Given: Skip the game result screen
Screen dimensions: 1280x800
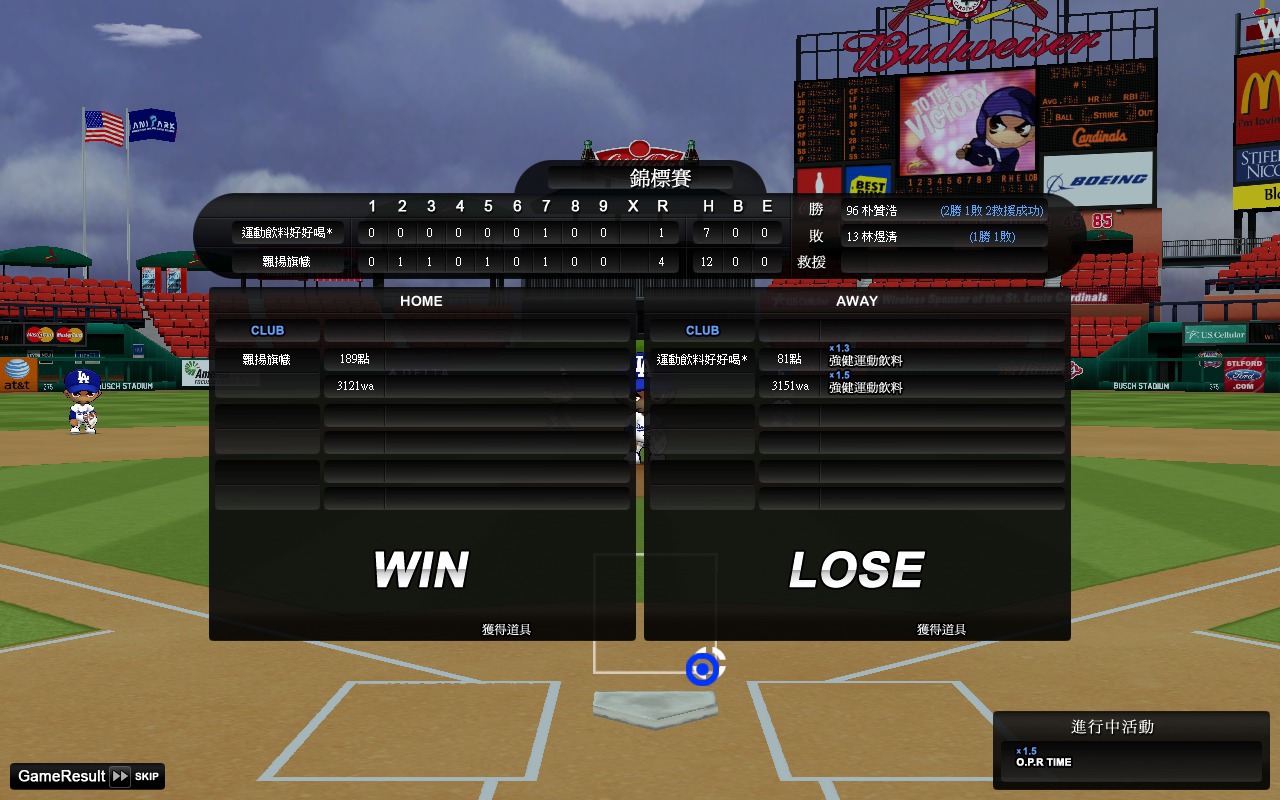Looking at the screenshot, I should tap(135, 776).
